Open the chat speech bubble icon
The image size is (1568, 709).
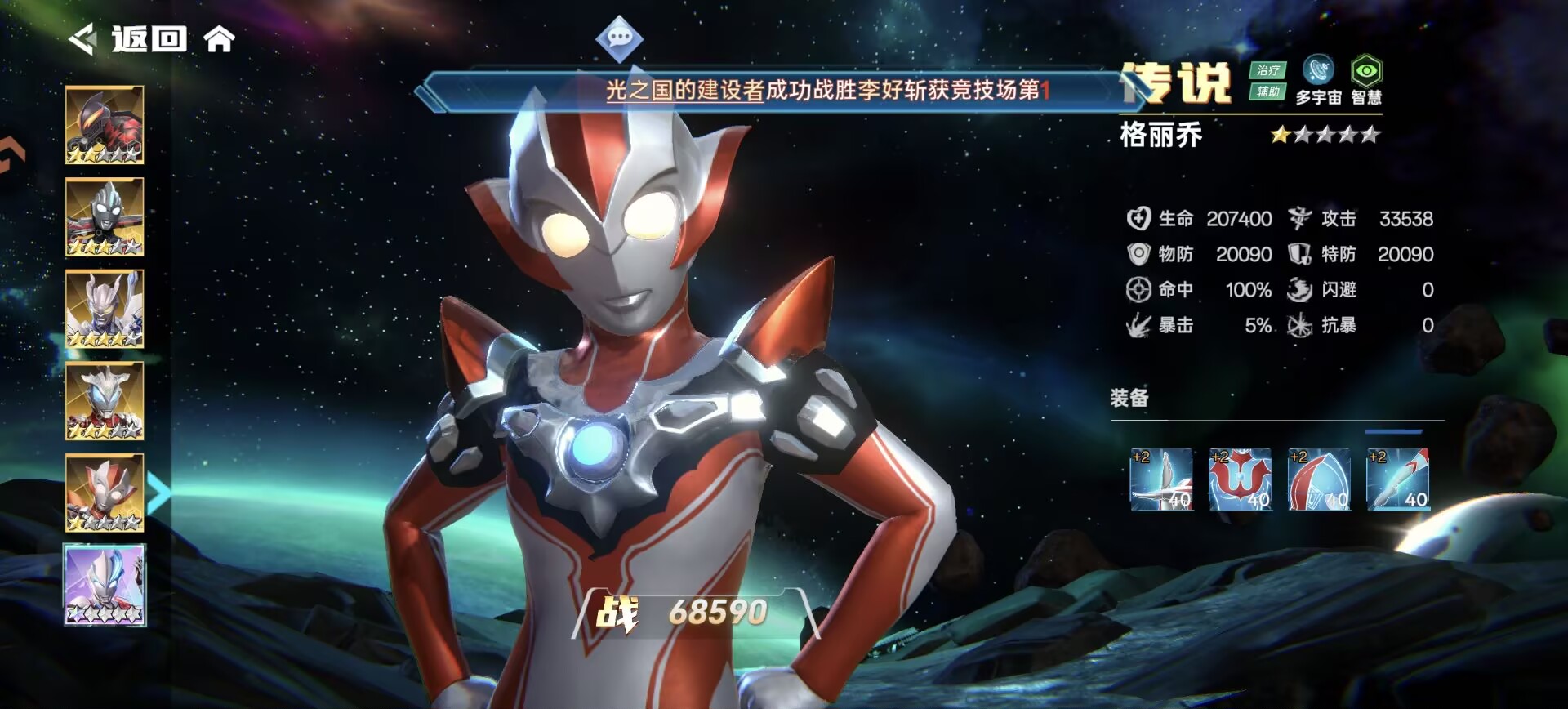619,38
